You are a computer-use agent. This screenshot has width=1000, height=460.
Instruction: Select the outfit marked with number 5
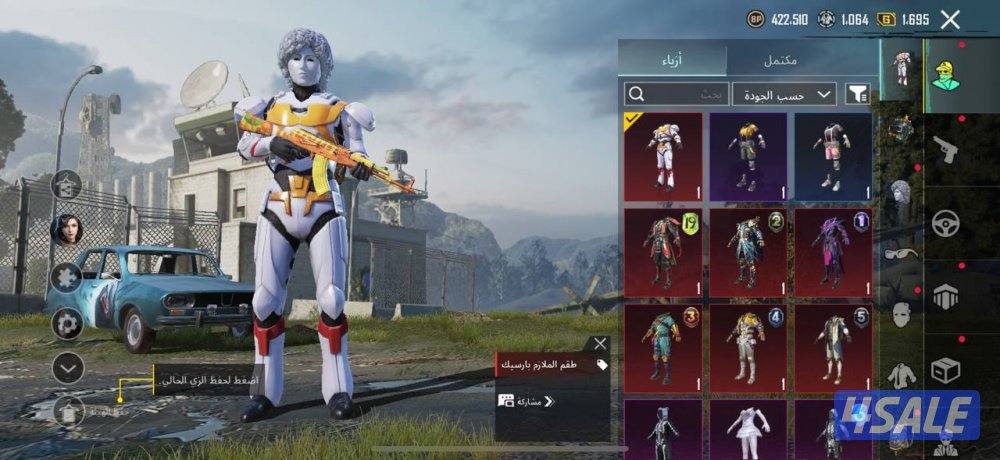pyautogui.click(x=833, y=349)
